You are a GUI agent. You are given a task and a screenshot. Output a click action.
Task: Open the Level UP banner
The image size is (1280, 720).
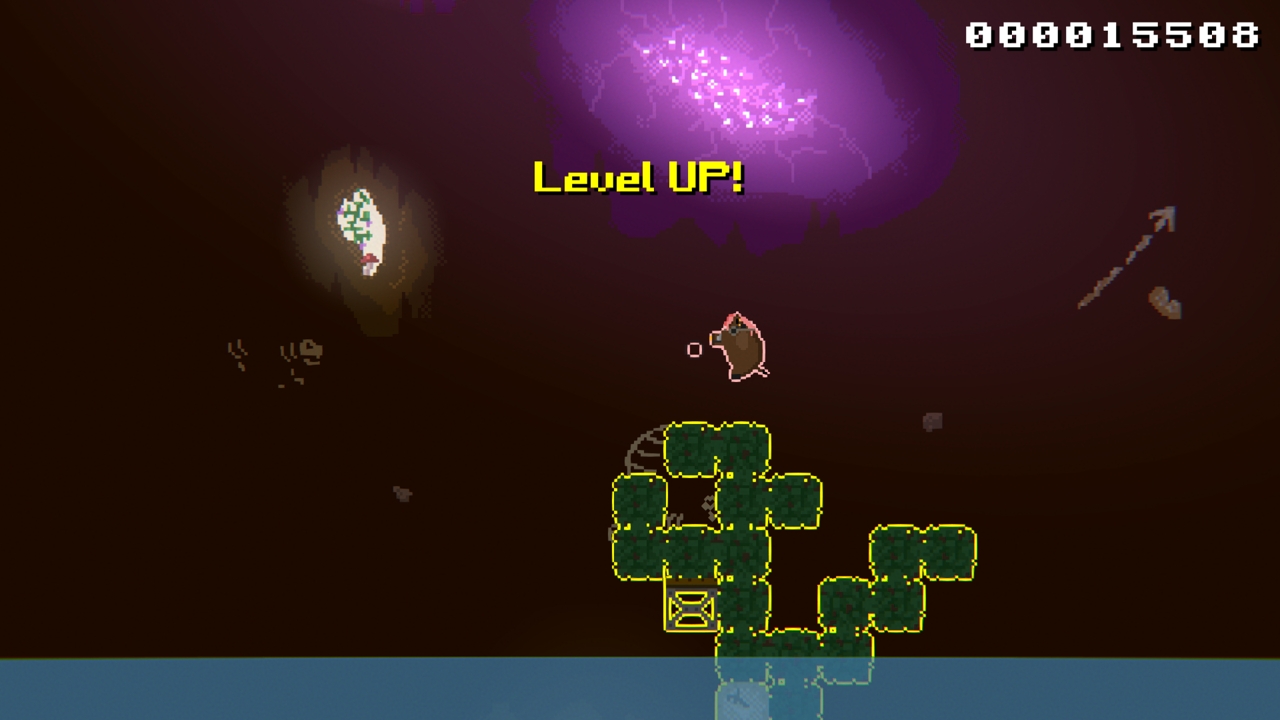(638, 178)
